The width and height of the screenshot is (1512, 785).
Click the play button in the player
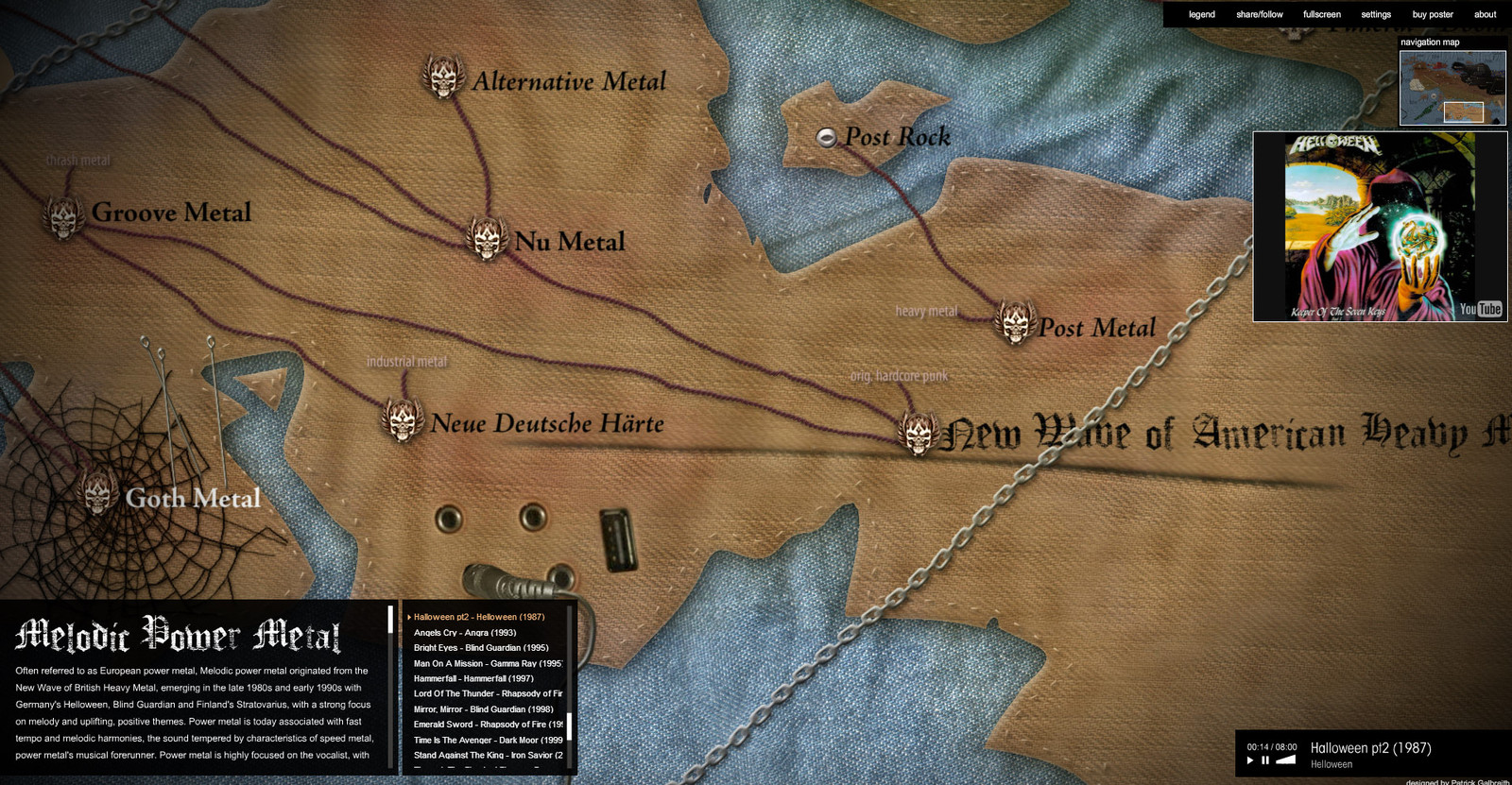[x=1250, y=760]
